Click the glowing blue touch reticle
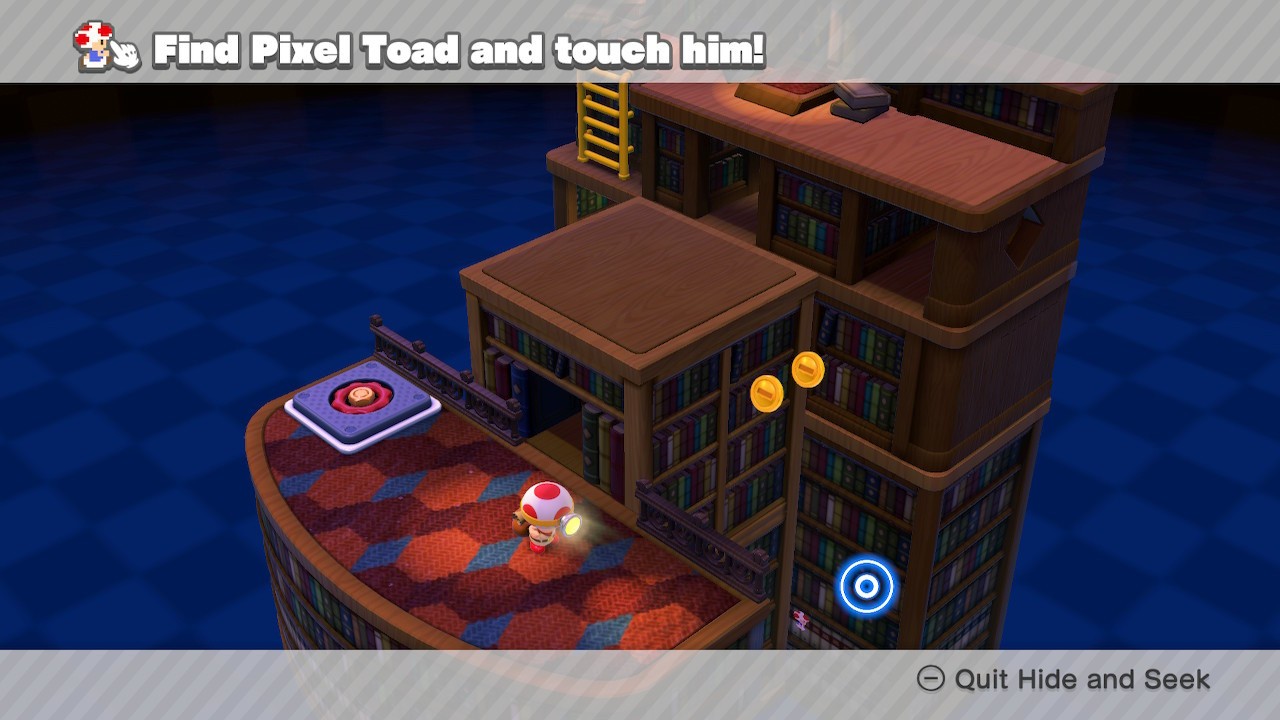This screenshot has height=720, width=1280. [867, 586]
